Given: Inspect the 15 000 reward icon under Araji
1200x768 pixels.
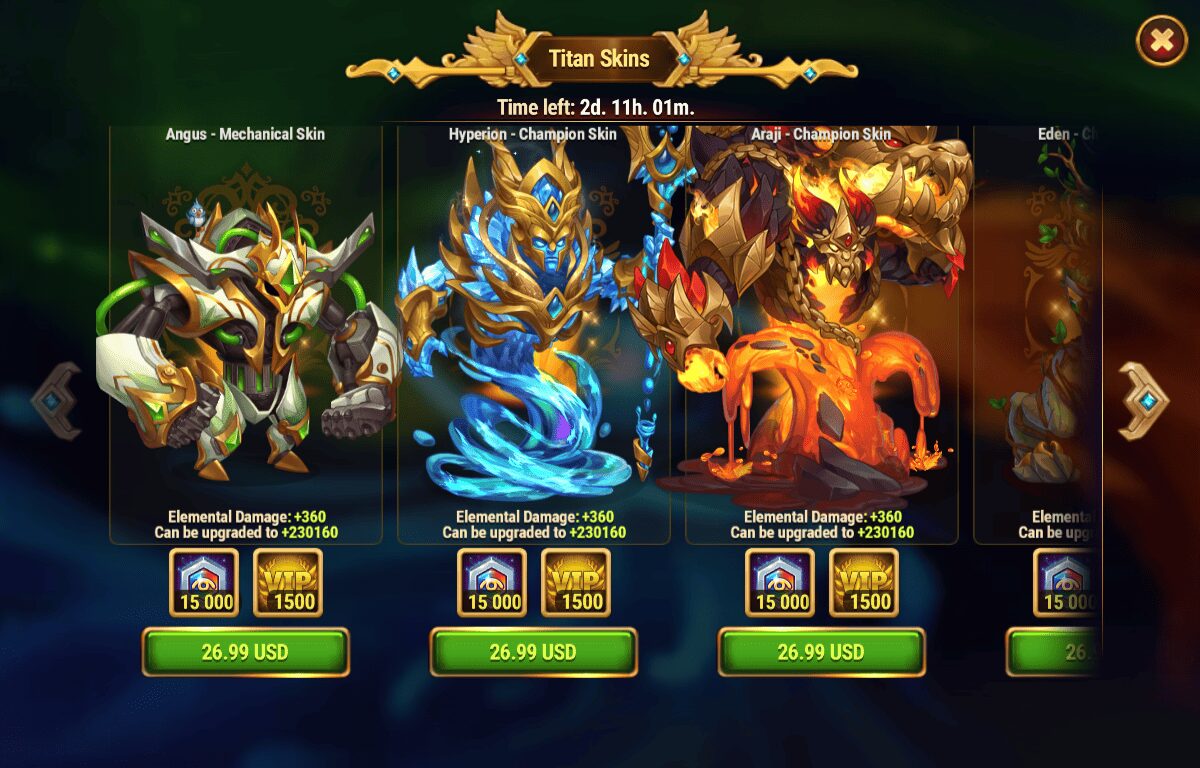Looking at the screenshot, I should coord(780,582).
